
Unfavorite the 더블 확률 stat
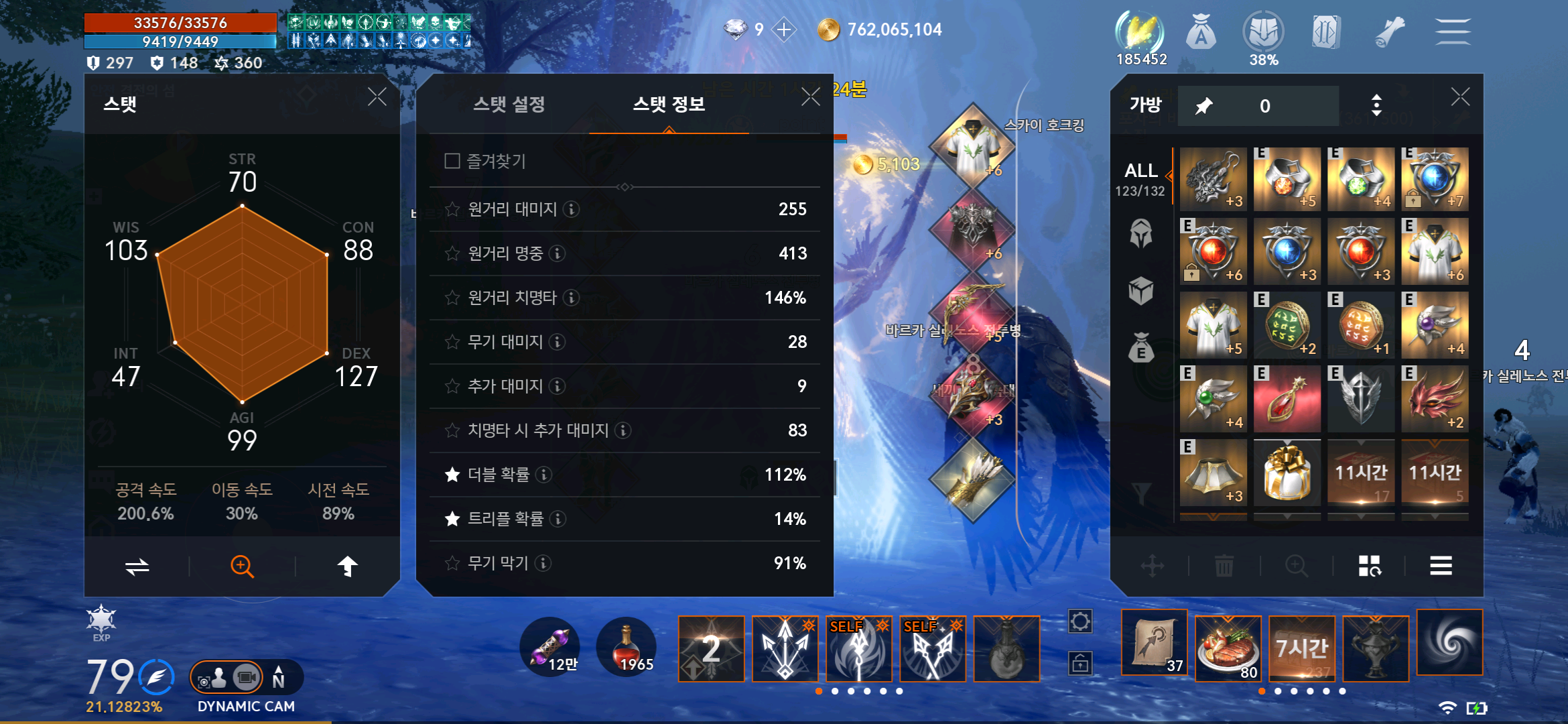(452, 475)
